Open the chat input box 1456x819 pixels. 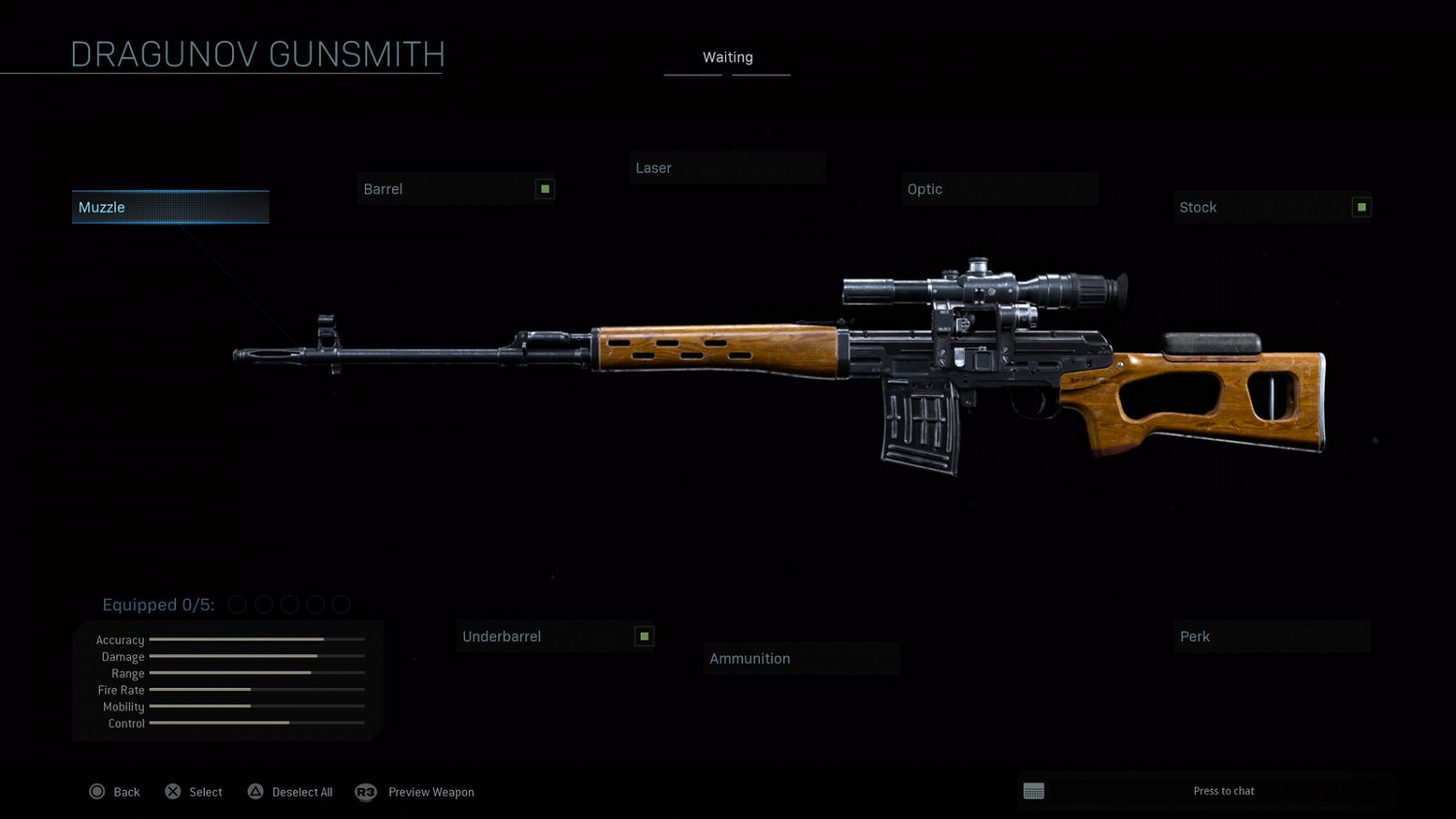tap(1208, 791)
